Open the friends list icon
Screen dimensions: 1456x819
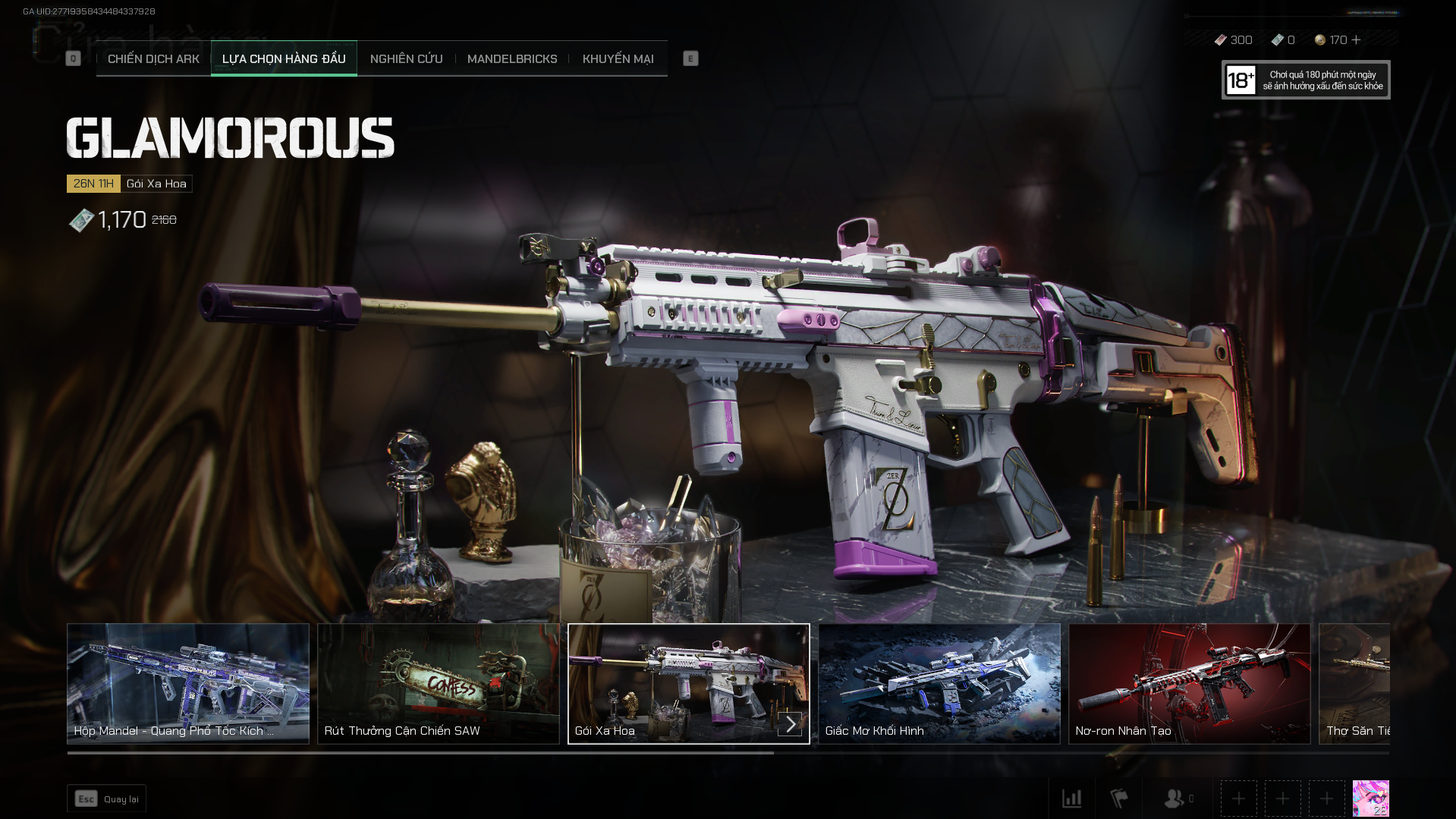click(x=1175, y=799)
